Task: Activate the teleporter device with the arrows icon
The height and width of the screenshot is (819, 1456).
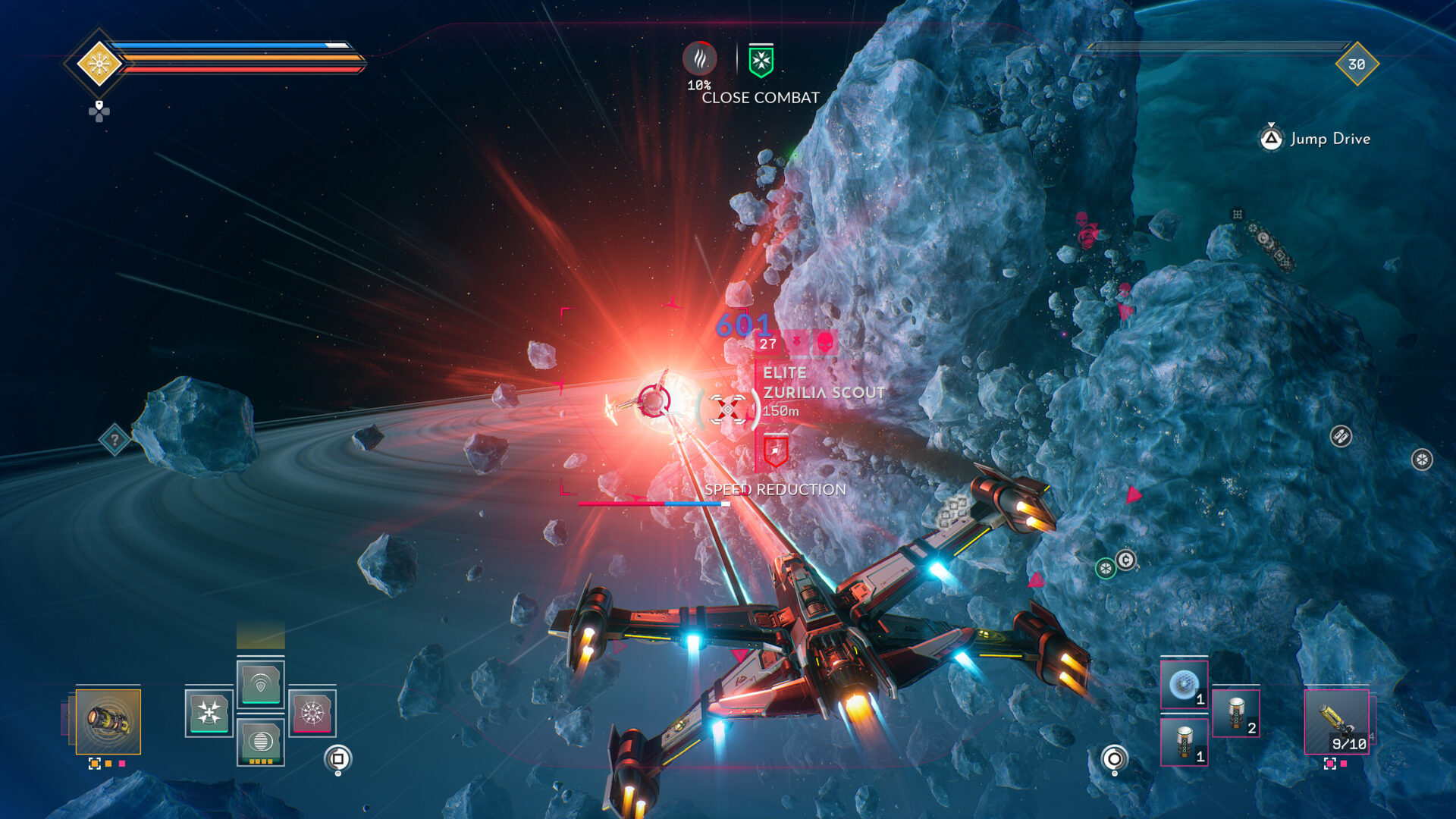Action: [209, 714]
